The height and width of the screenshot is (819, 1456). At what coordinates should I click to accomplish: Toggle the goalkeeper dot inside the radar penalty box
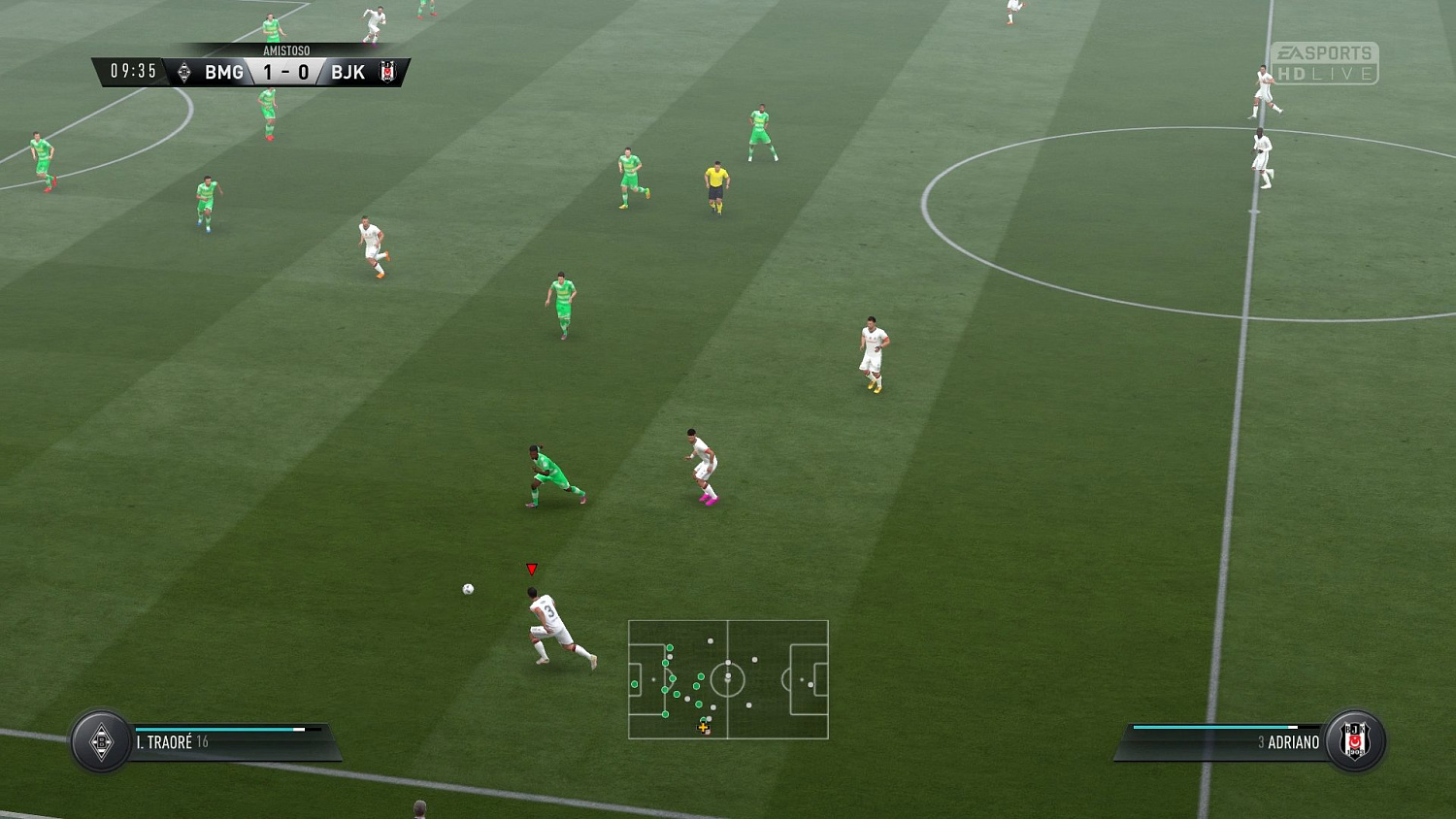635,684
